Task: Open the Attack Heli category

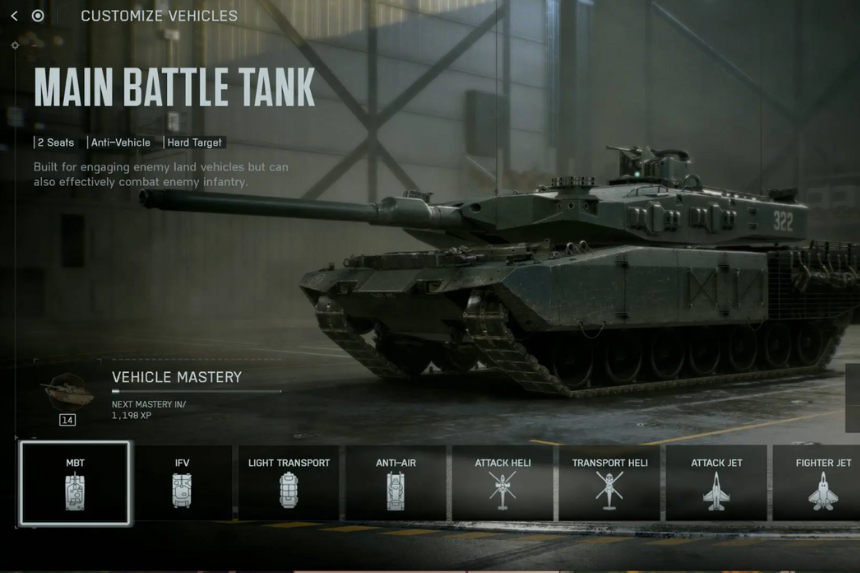Action: pyautogui.click(x=503, y=483)
